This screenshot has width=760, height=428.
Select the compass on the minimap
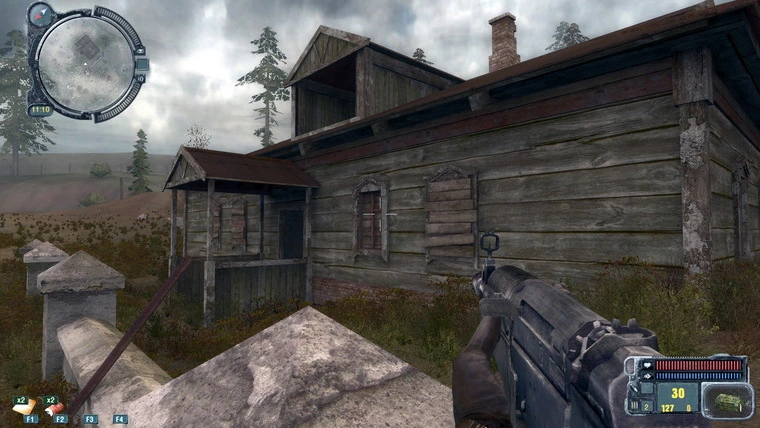(43, 15)
